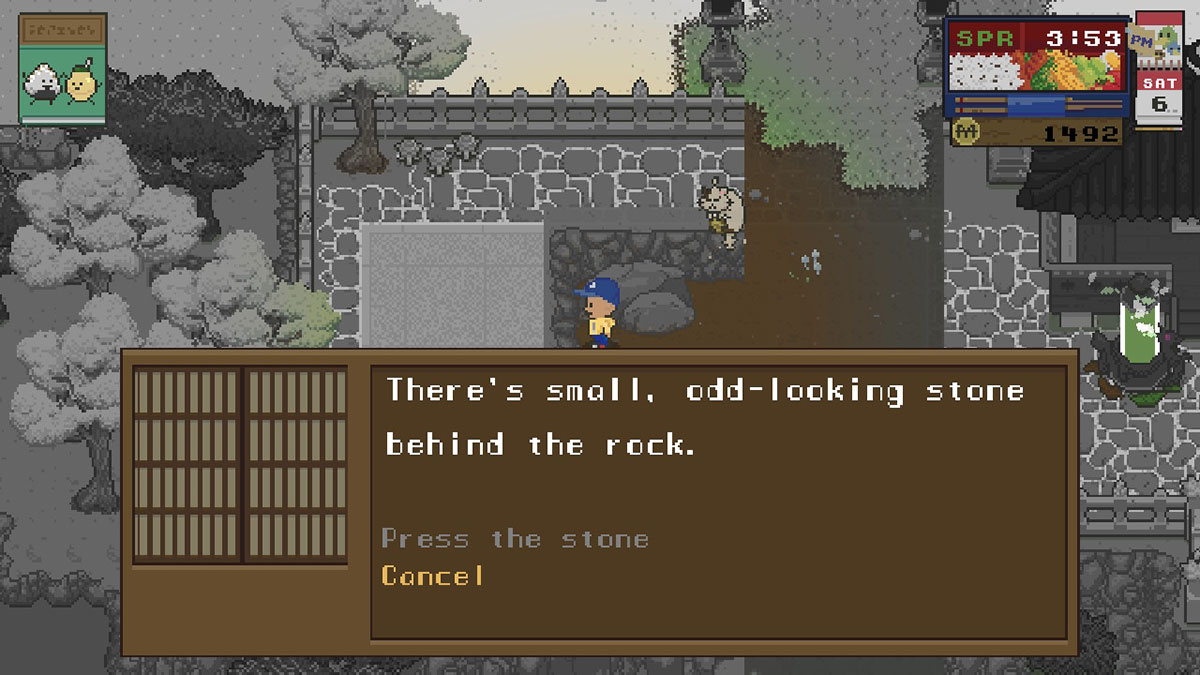1200x675 pixels.
Task: Select the Cancel dialogue choice
Action: pos(433,576)
